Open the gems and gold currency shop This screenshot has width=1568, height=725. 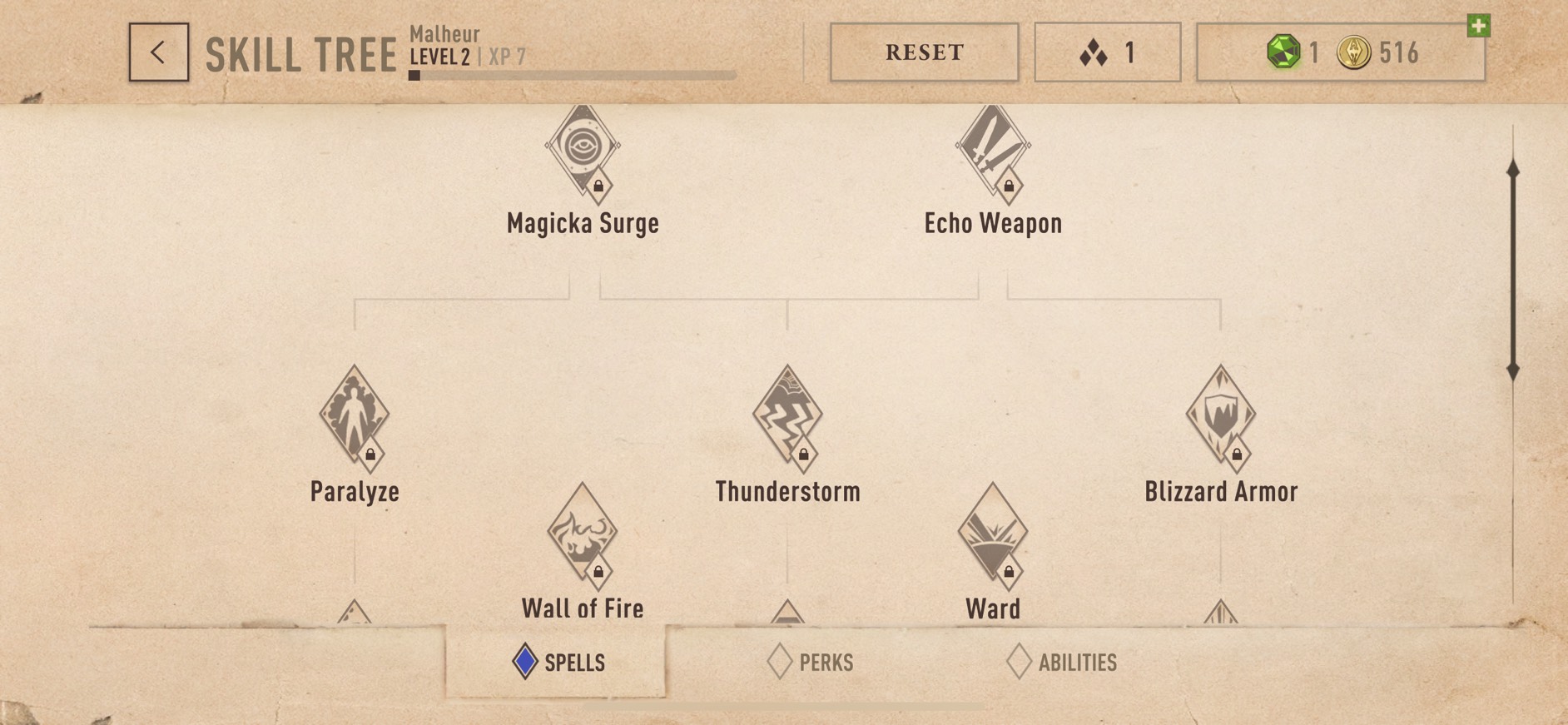point(1340,52)
